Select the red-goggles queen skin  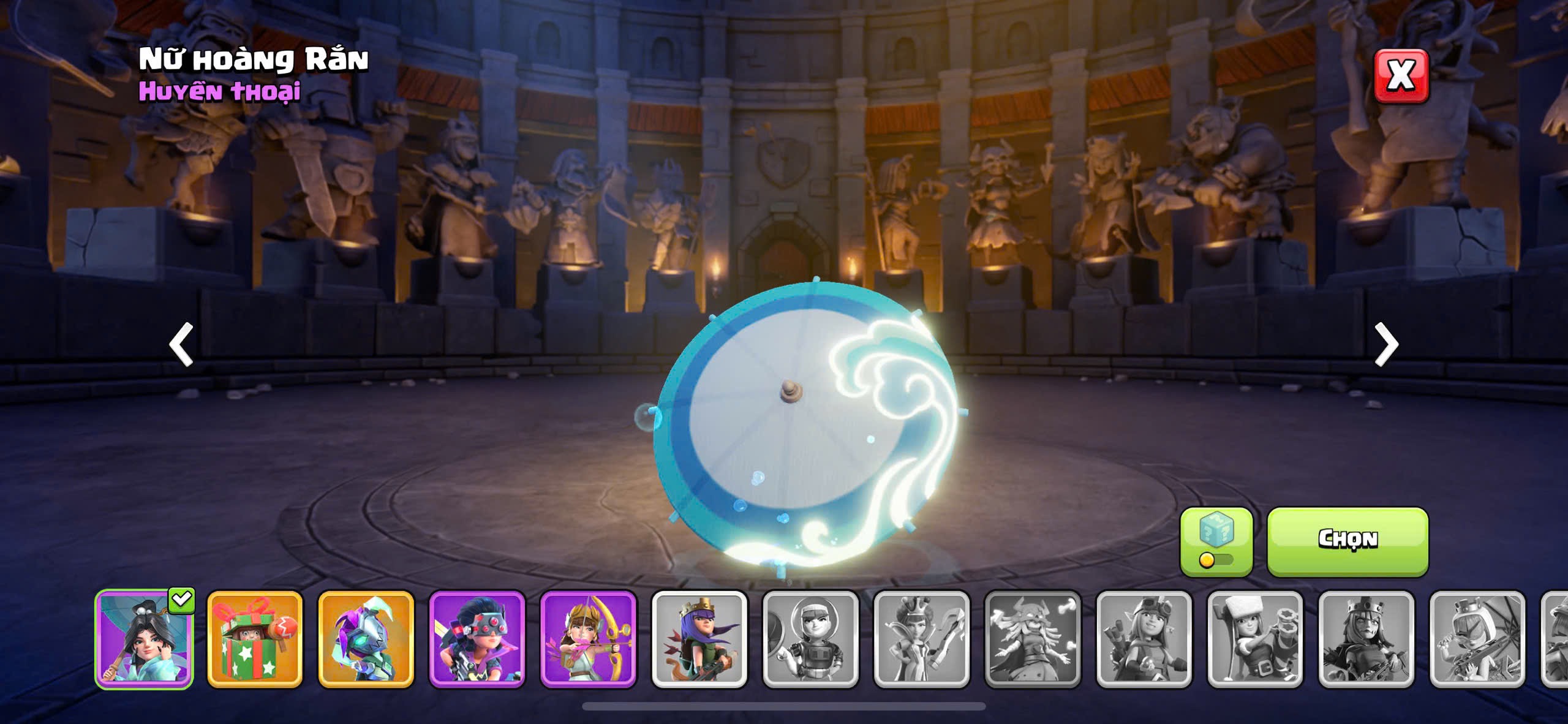tap(477, 639)
